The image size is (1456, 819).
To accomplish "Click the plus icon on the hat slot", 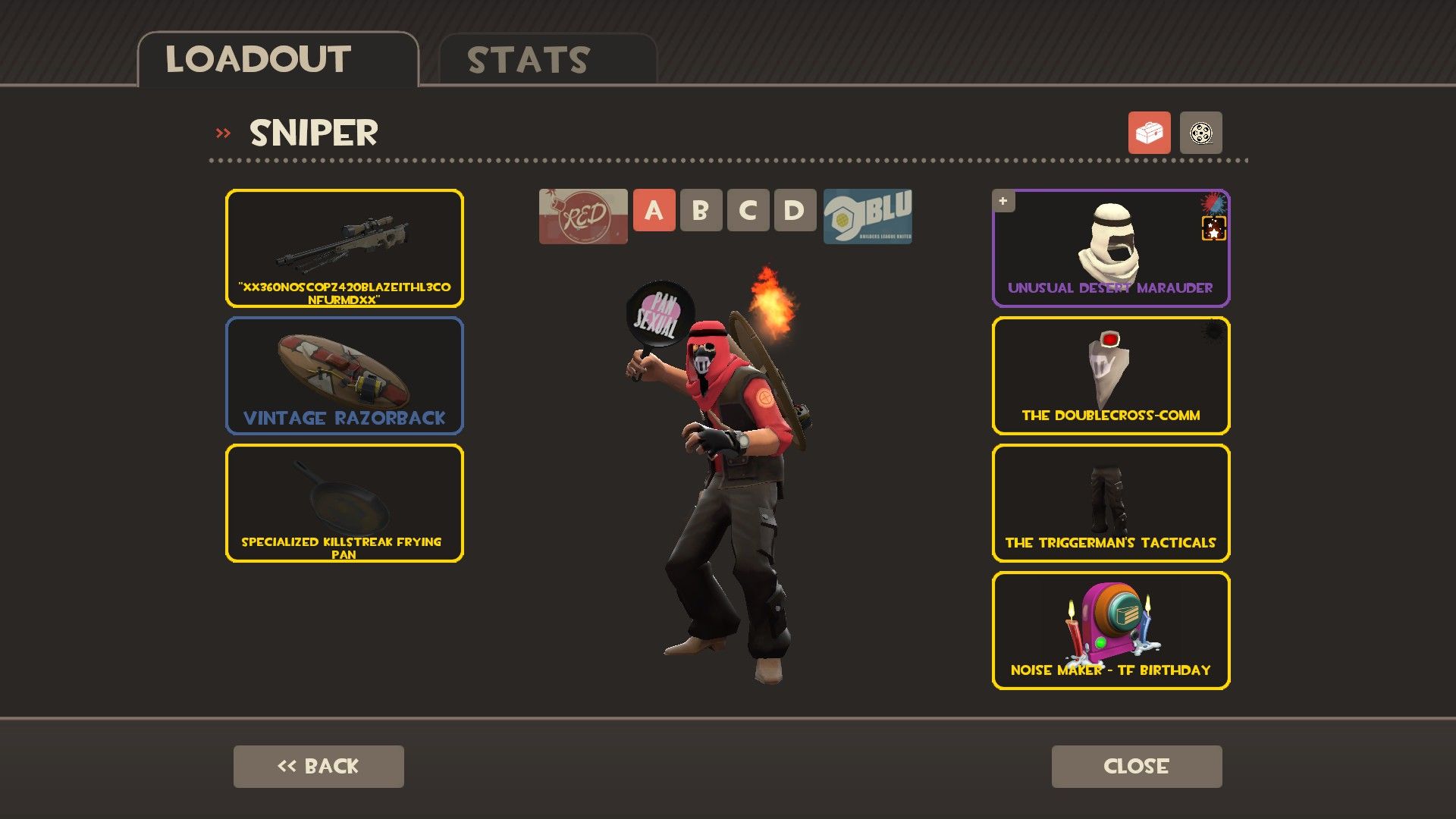I will pos(1003,201).
